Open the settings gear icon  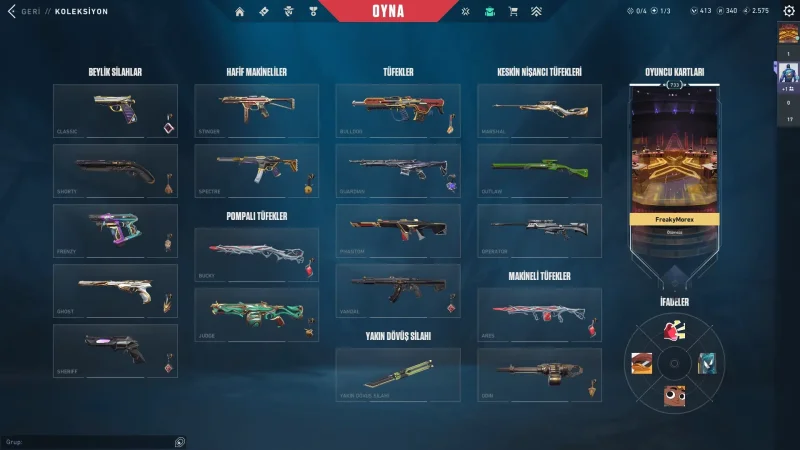[788, 11]
